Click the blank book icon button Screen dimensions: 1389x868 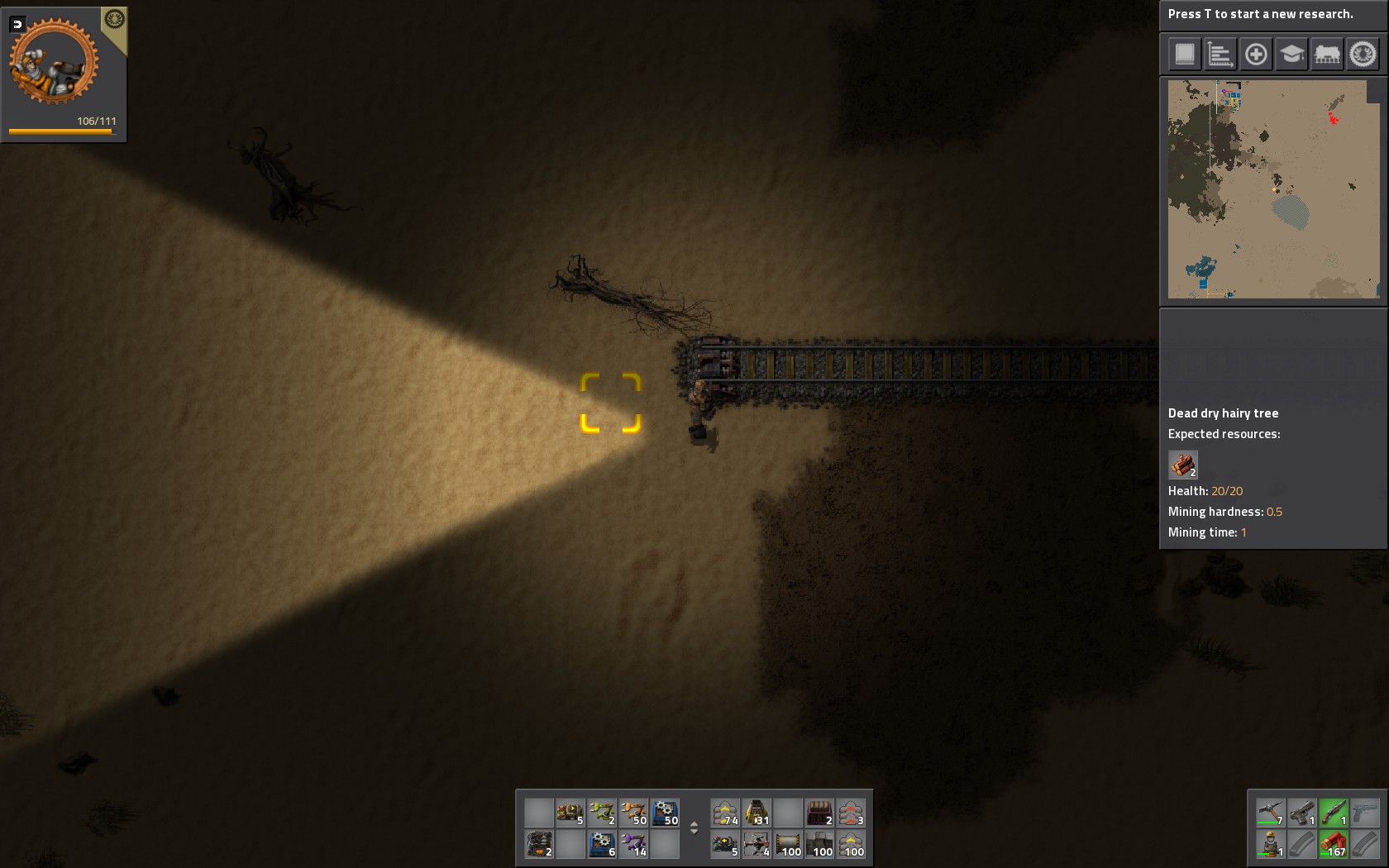click(1185, 55)
